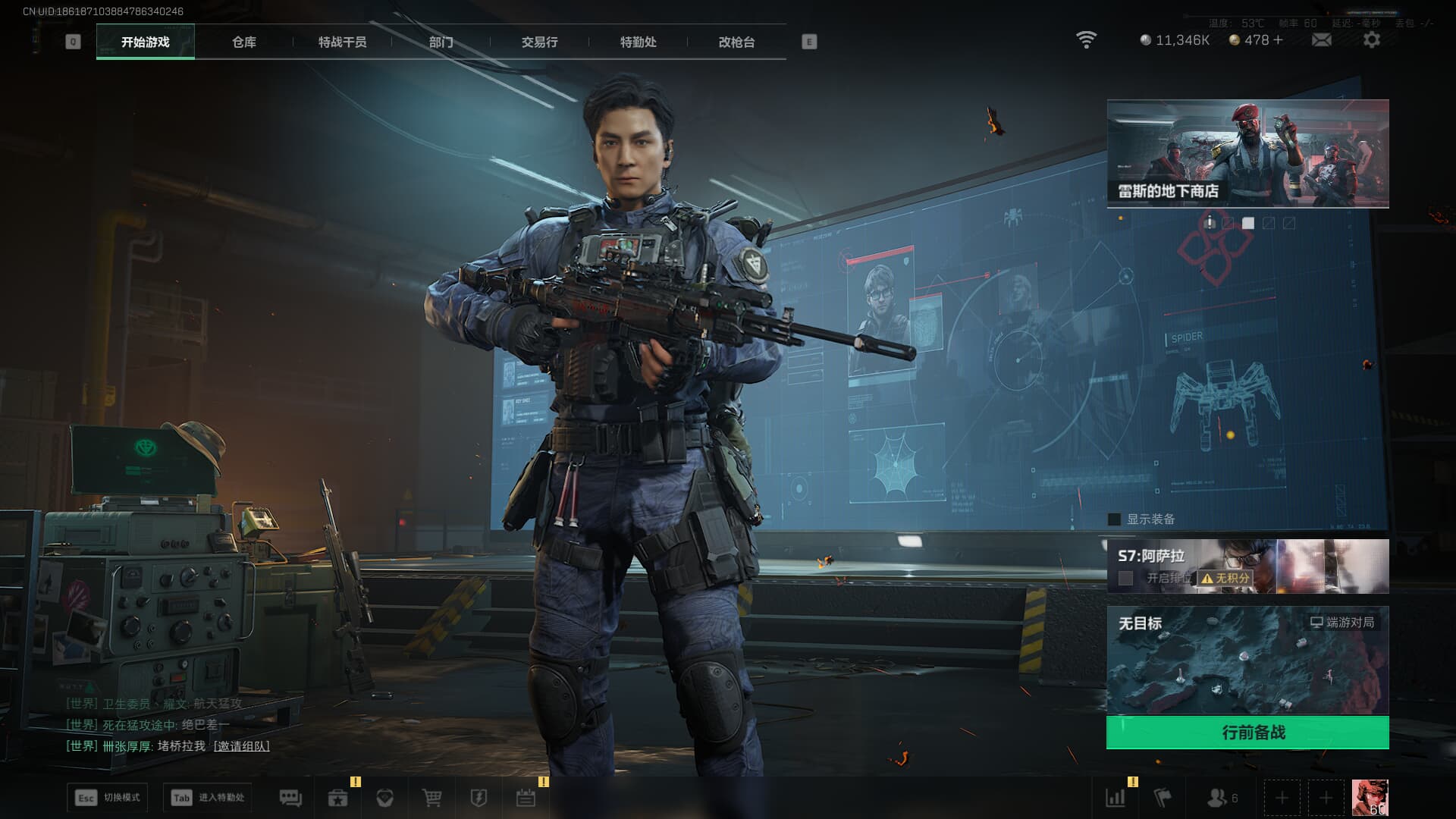Open the shopping cart store icon
Screen dimensions: 1456x819
point(431,798)
